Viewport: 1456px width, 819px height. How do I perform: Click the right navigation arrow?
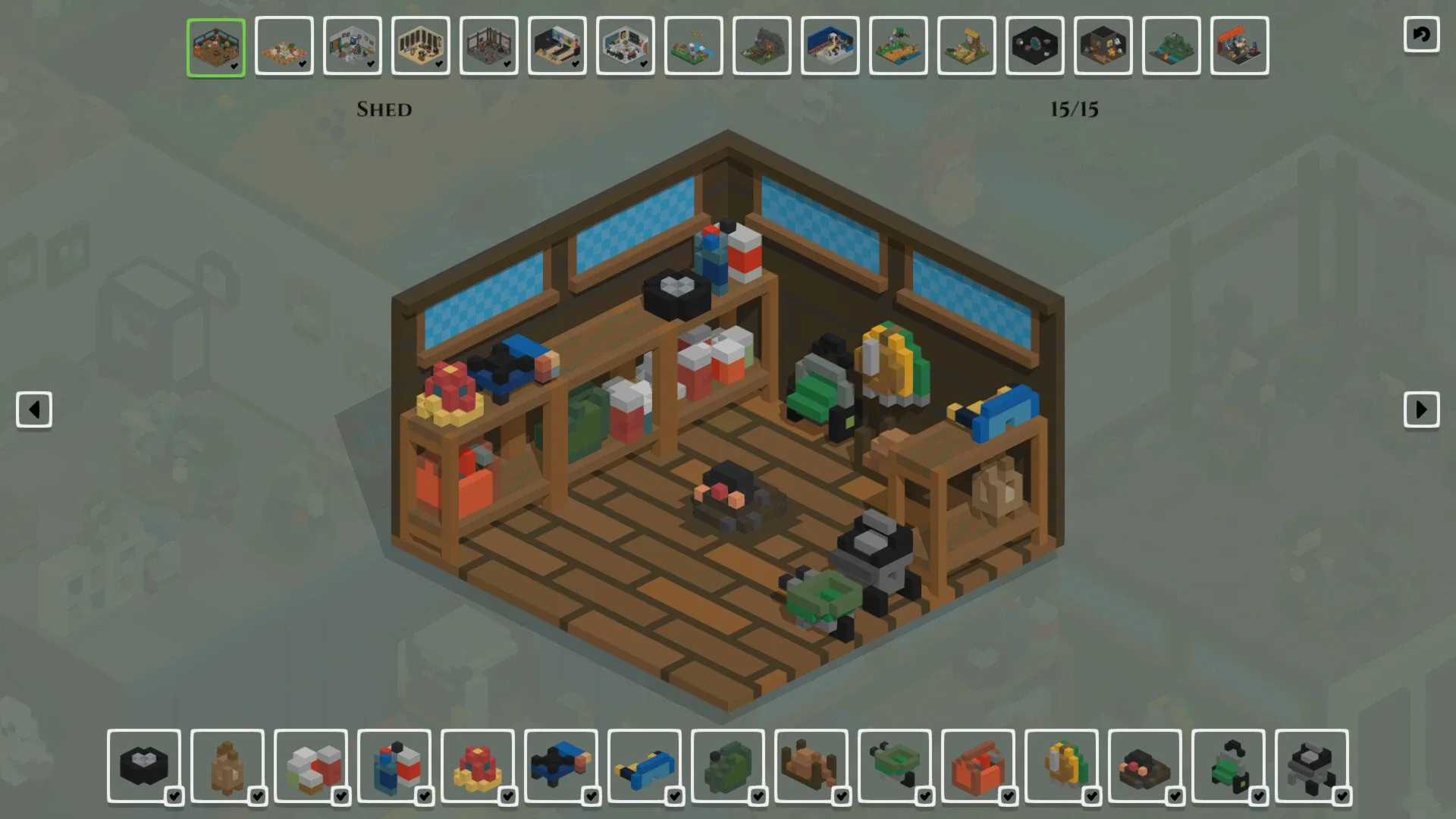click(1423, 410)
